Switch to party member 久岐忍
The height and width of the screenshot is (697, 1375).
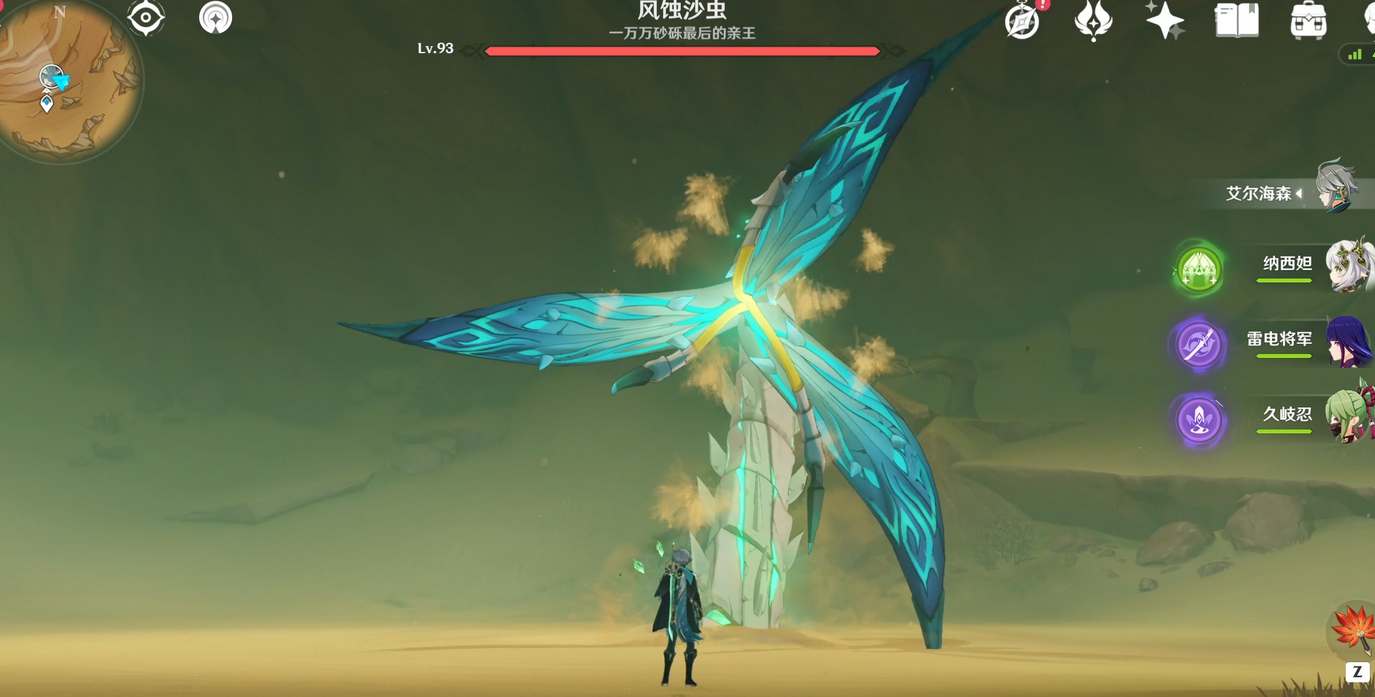coord(1347,416)
